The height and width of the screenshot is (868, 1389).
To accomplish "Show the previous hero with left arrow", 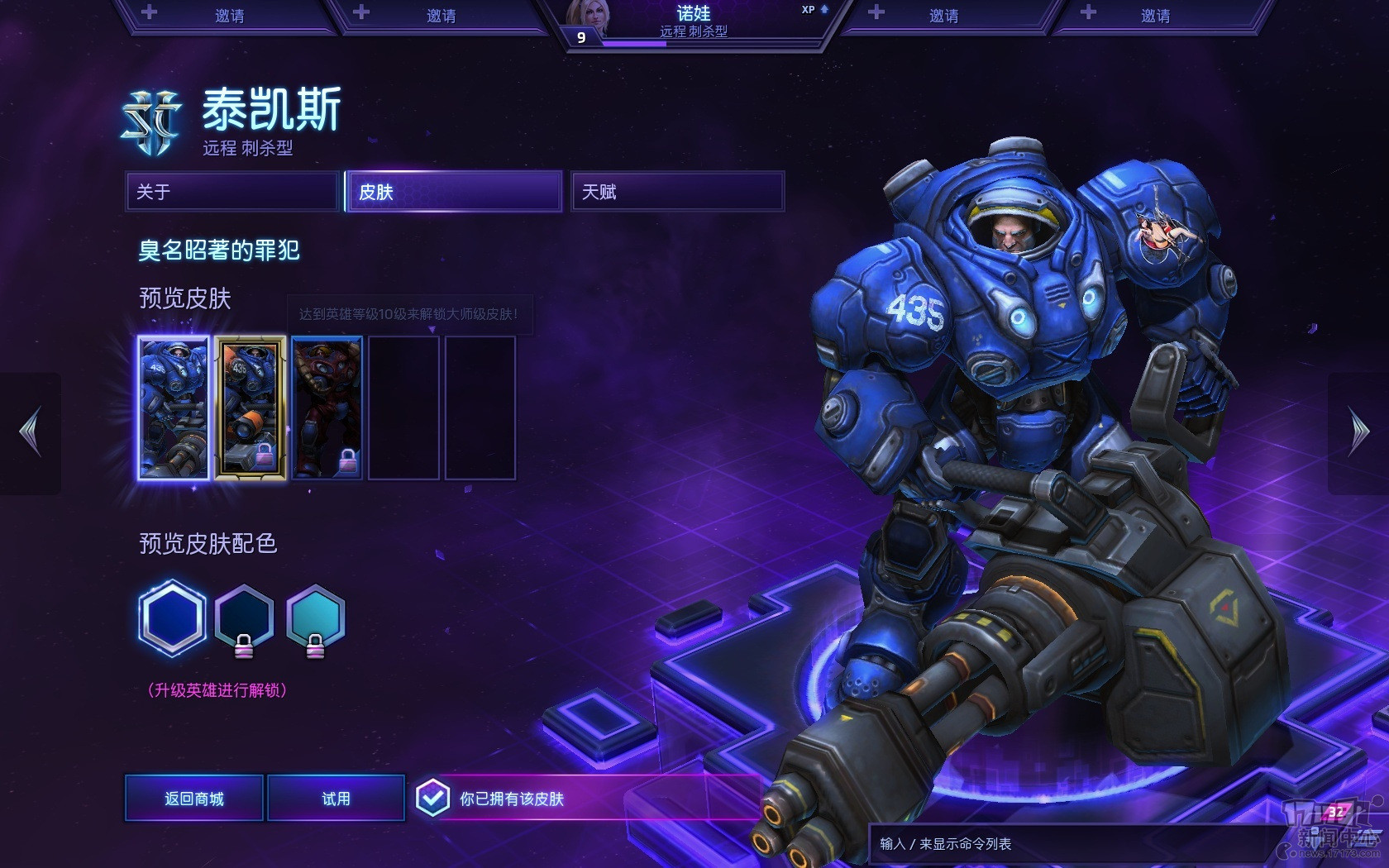I will point(31,432).
